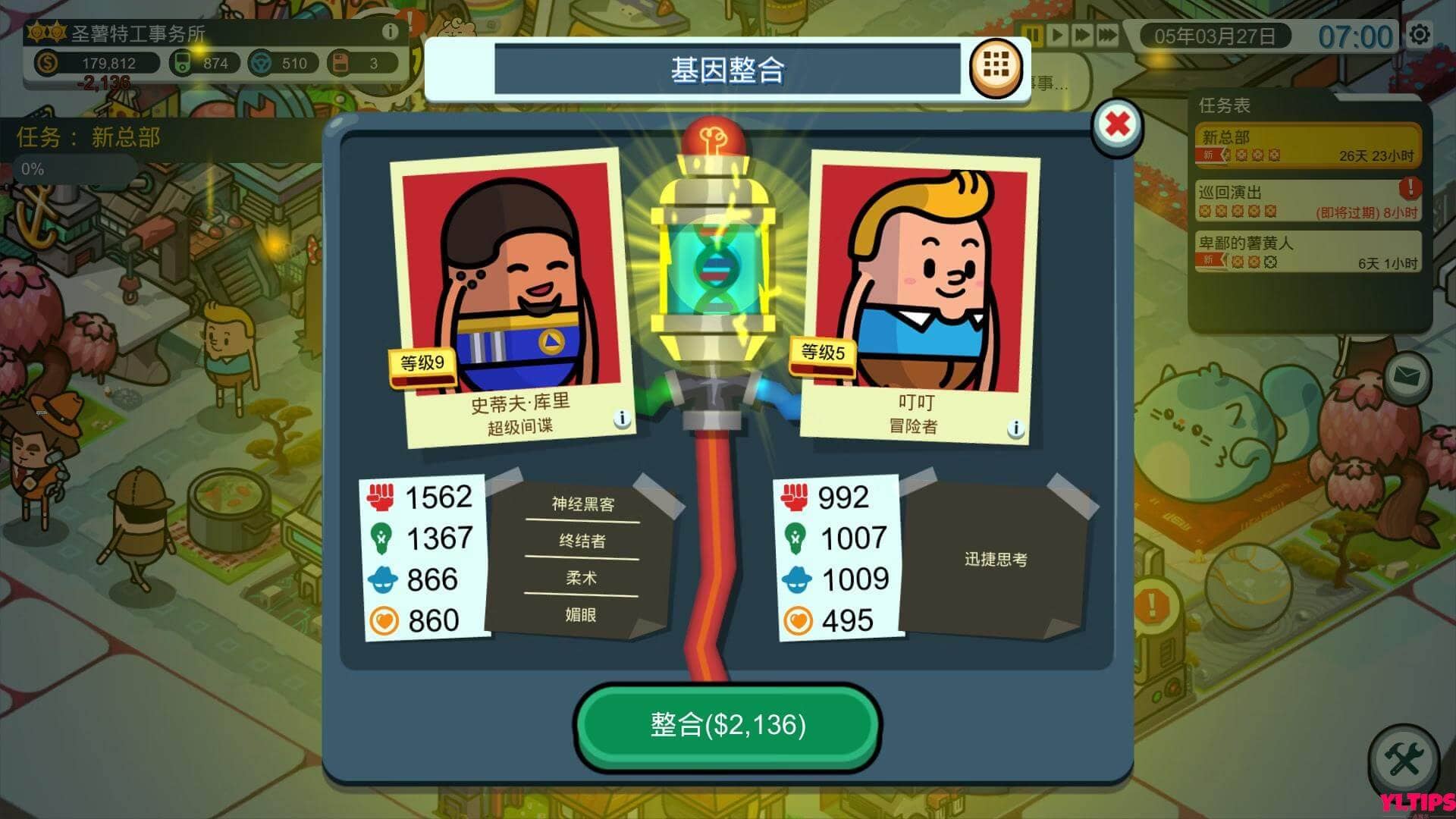The width and height of the screenshot is (1456, 819).
Task: Click the coin icon showing 179,812
Action: (47, 64)
